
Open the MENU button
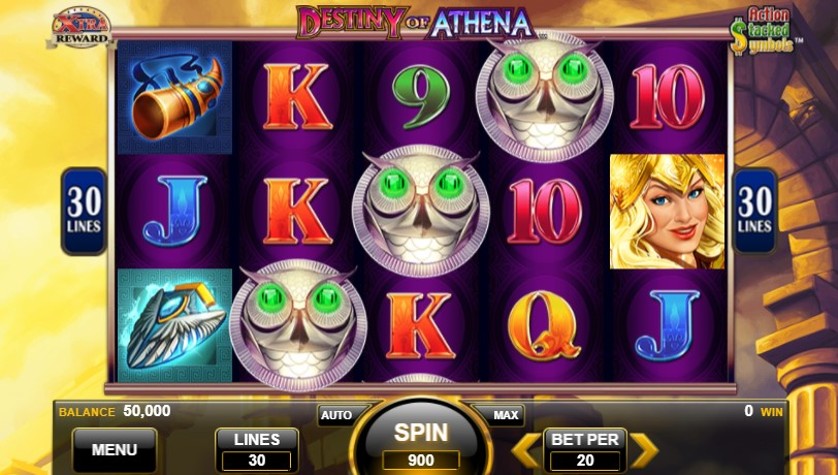(x=114, y=450)
